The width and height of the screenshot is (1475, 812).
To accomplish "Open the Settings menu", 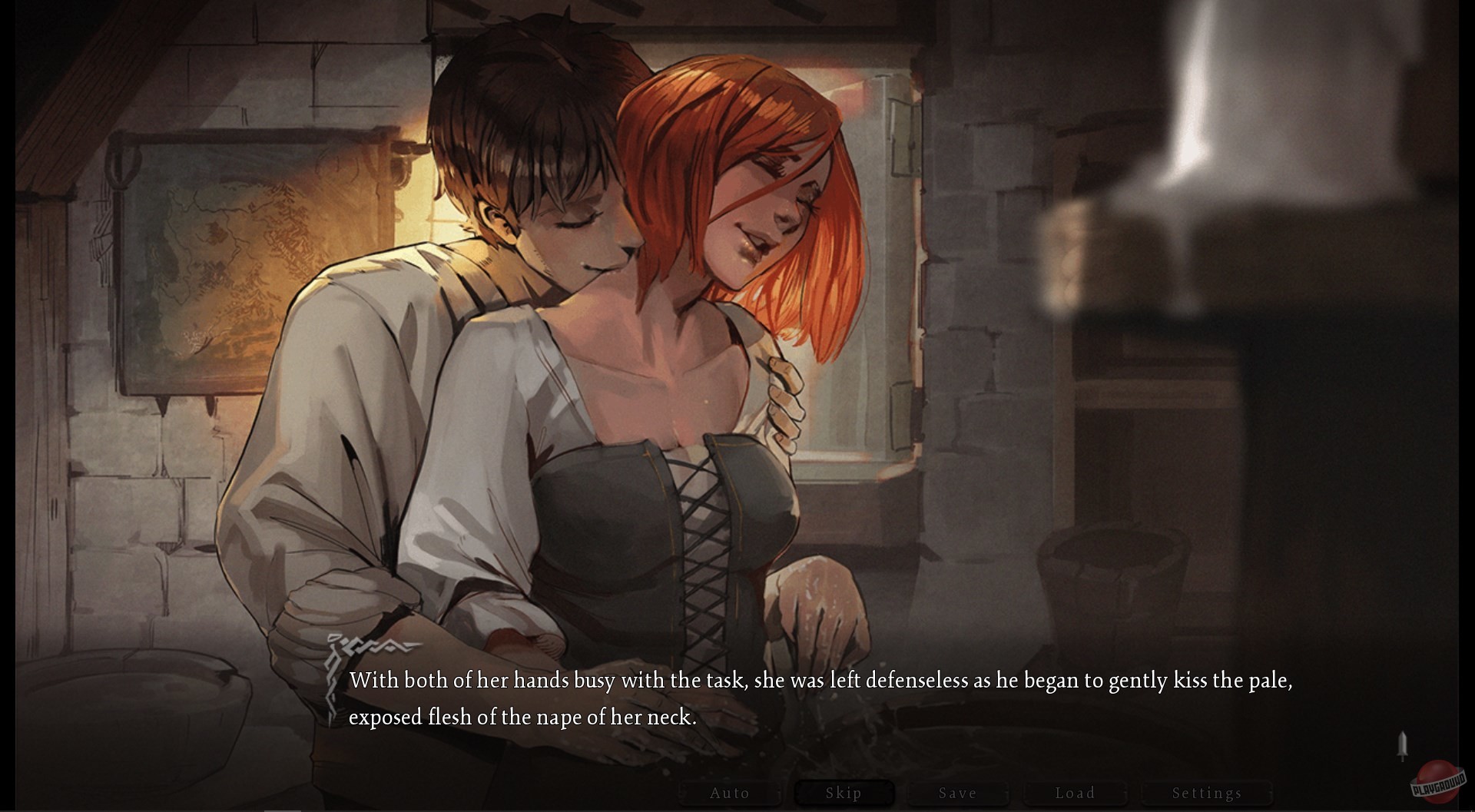I will 1206,793.
